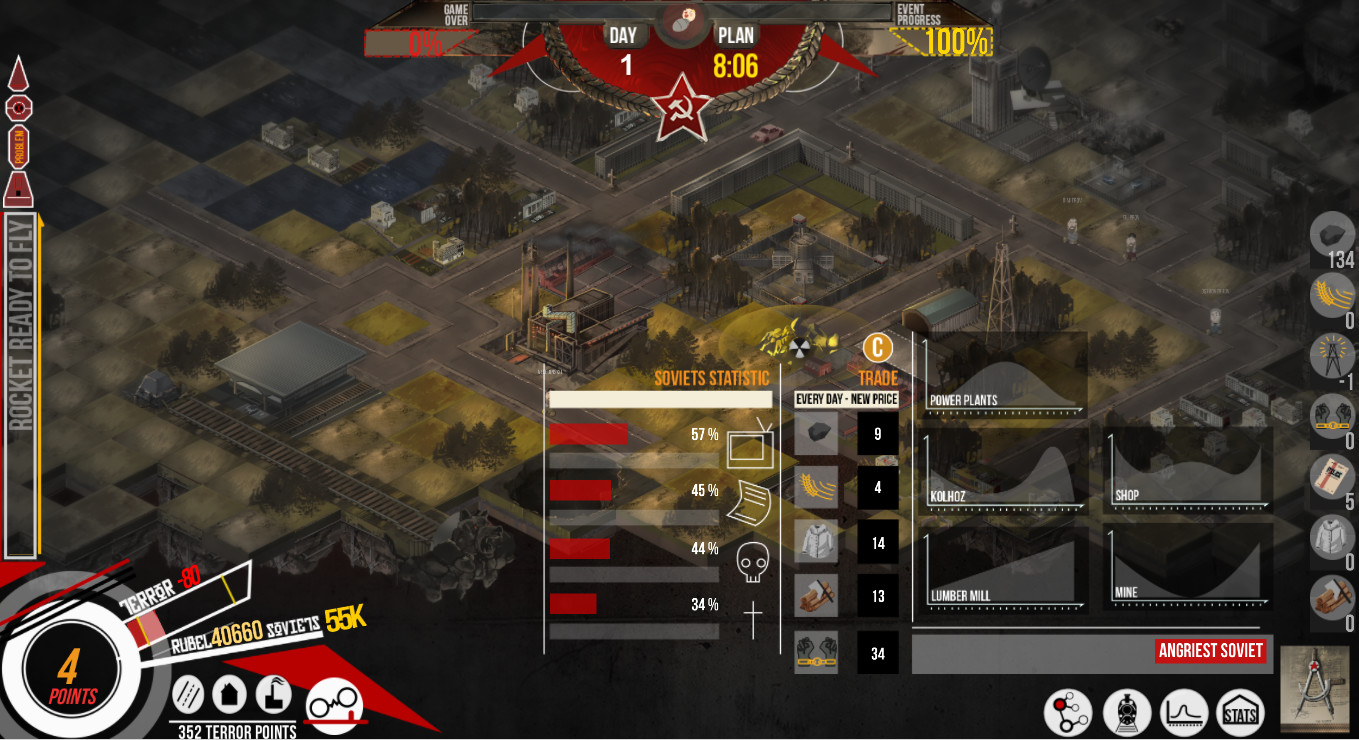This screenshot has height=740, width=1359.
Task: Open the STATS house panel
Action: pyautogui.click(x=1241, y=713)
